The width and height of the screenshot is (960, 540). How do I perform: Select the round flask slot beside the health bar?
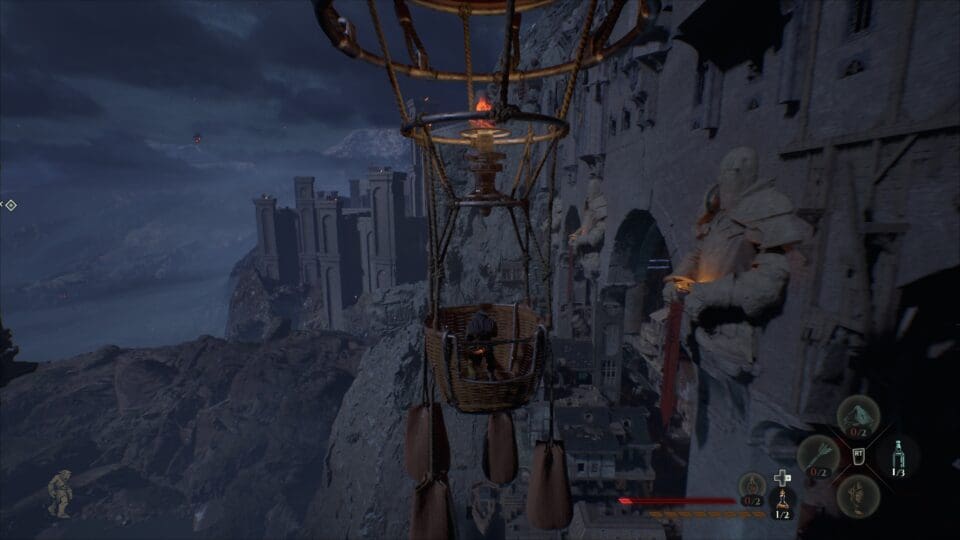tap(752, 487)
